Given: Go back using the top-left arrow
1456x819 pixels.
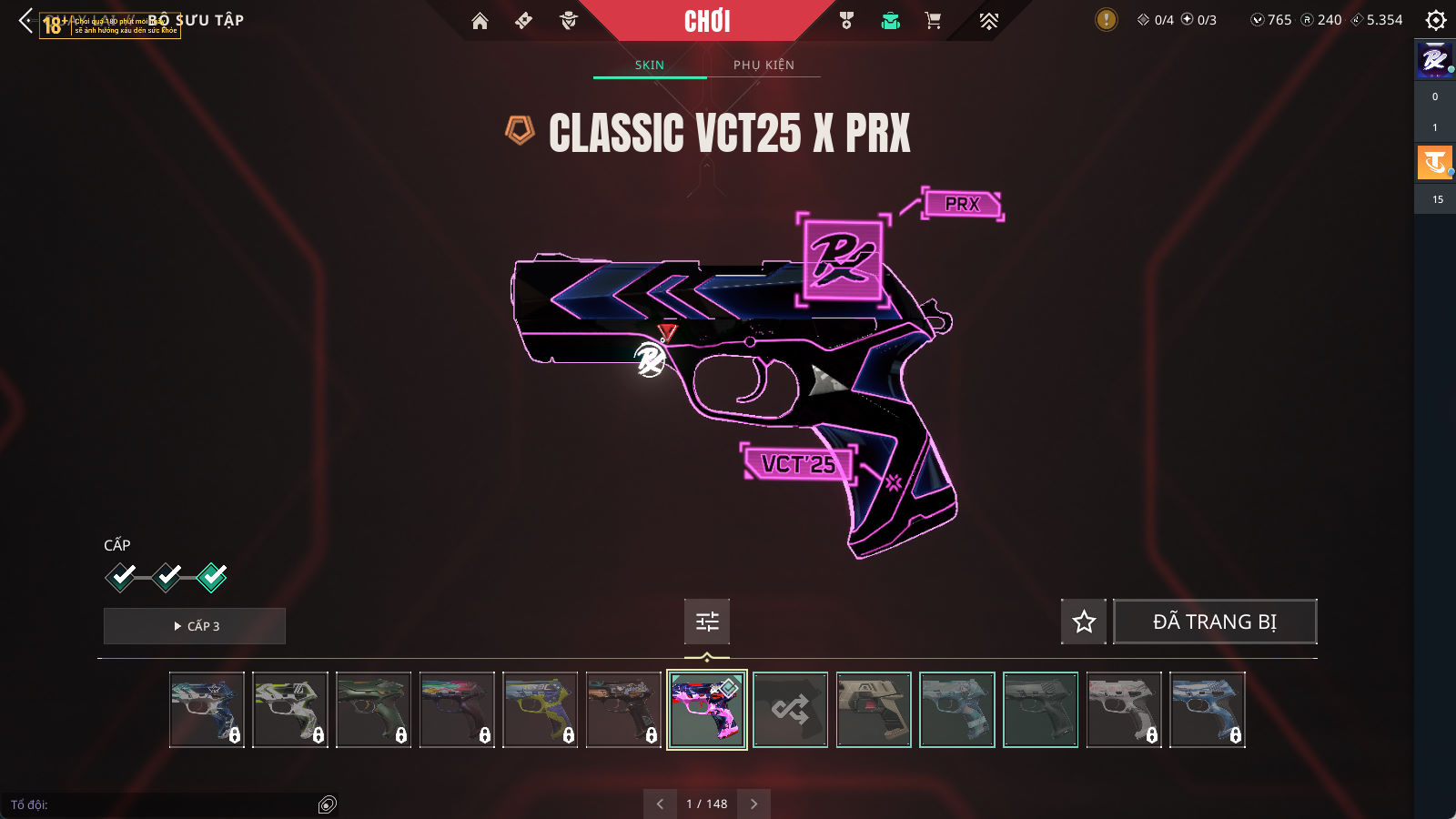Looking at the screenshot, I should (x=25, y=20).
